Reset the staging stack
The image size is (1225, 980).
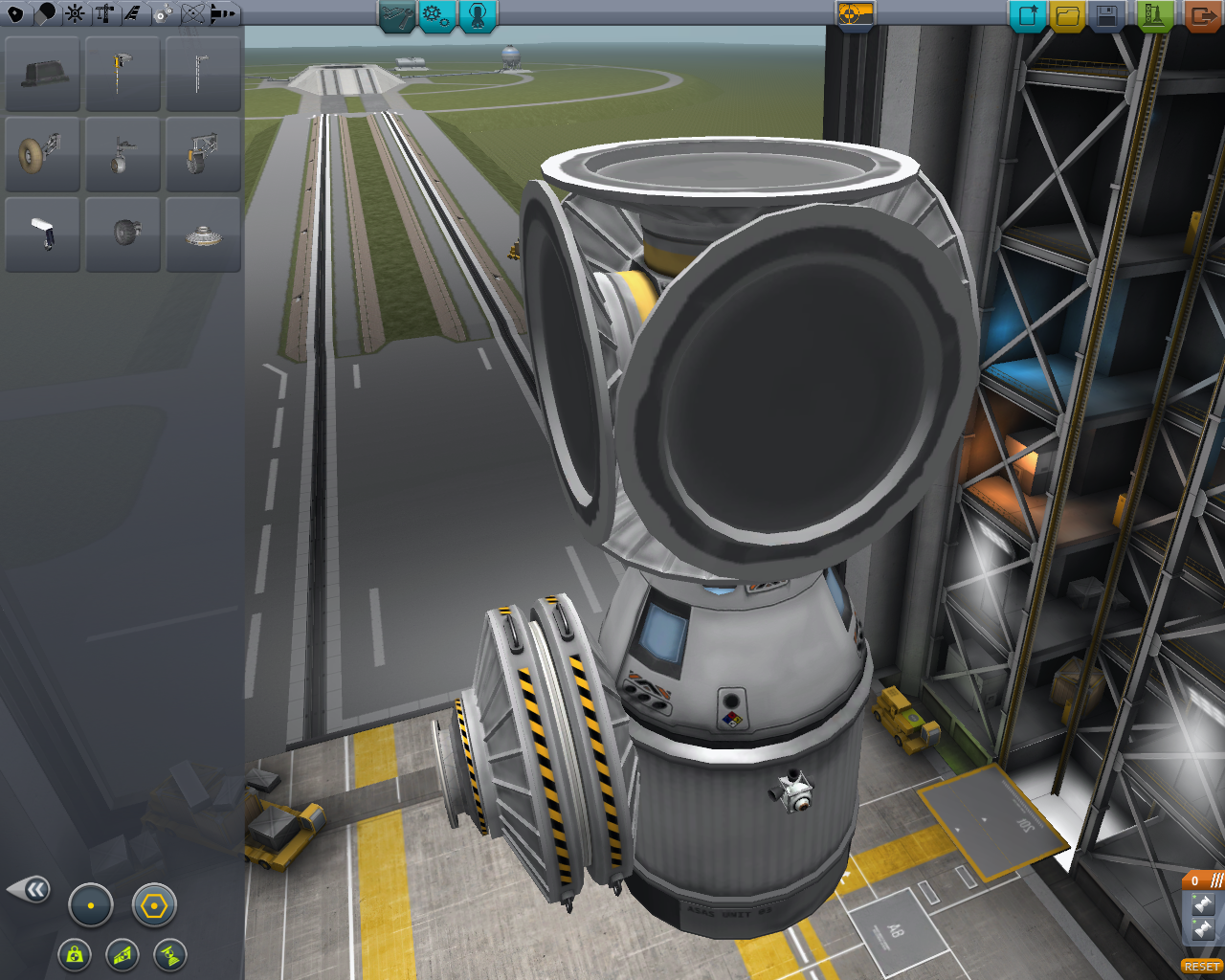[1201, 967]
